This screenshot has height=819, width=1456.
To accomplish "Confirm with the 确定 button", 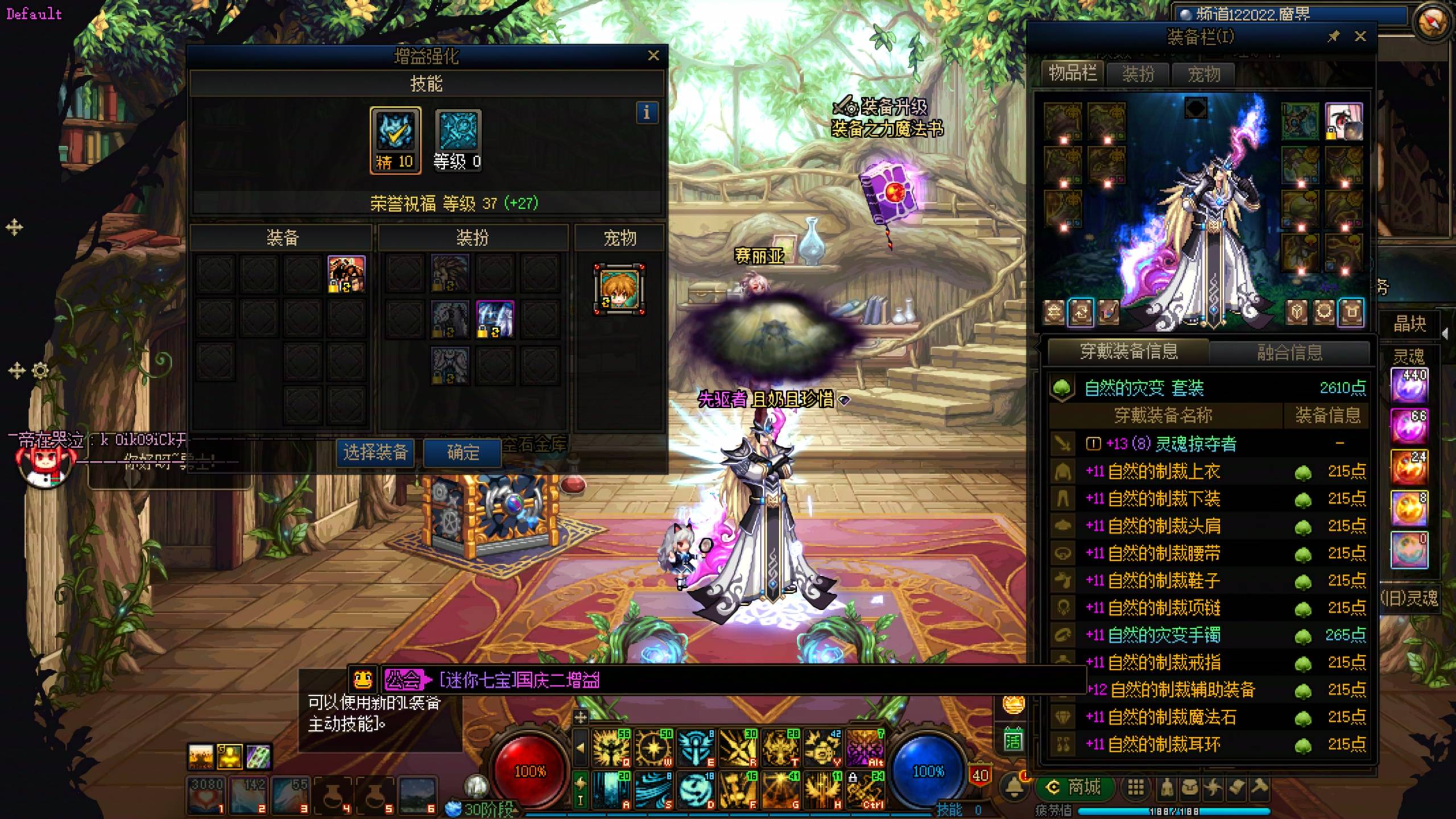I will point(463,453).
